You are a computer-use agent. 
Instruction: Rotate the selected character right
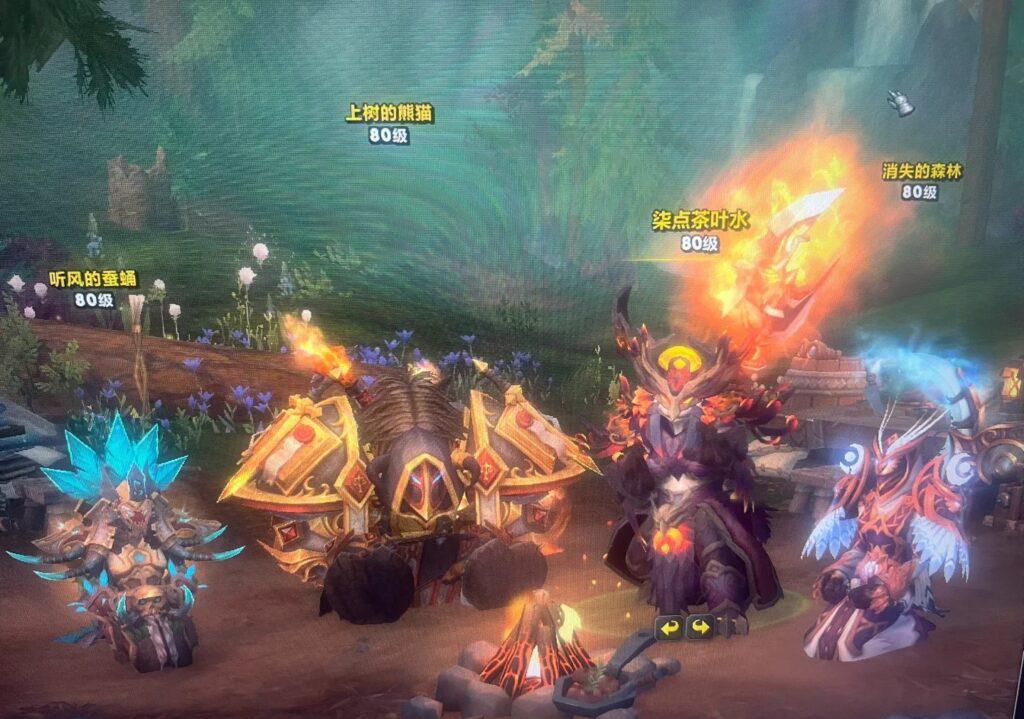700,628
